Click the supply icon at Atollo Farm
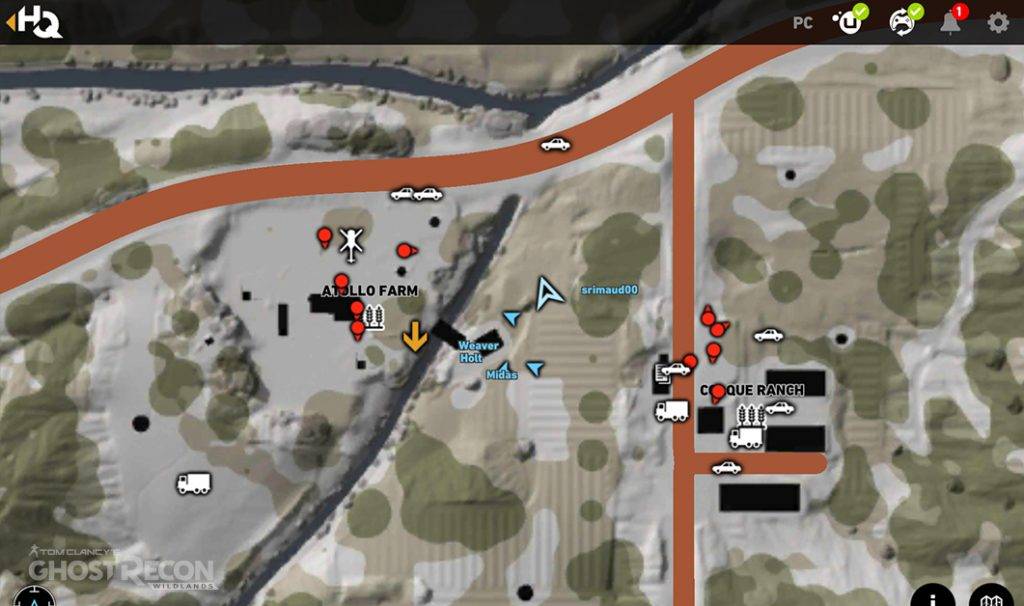Viewport: 1024px width, 606px height. (376, 318)
